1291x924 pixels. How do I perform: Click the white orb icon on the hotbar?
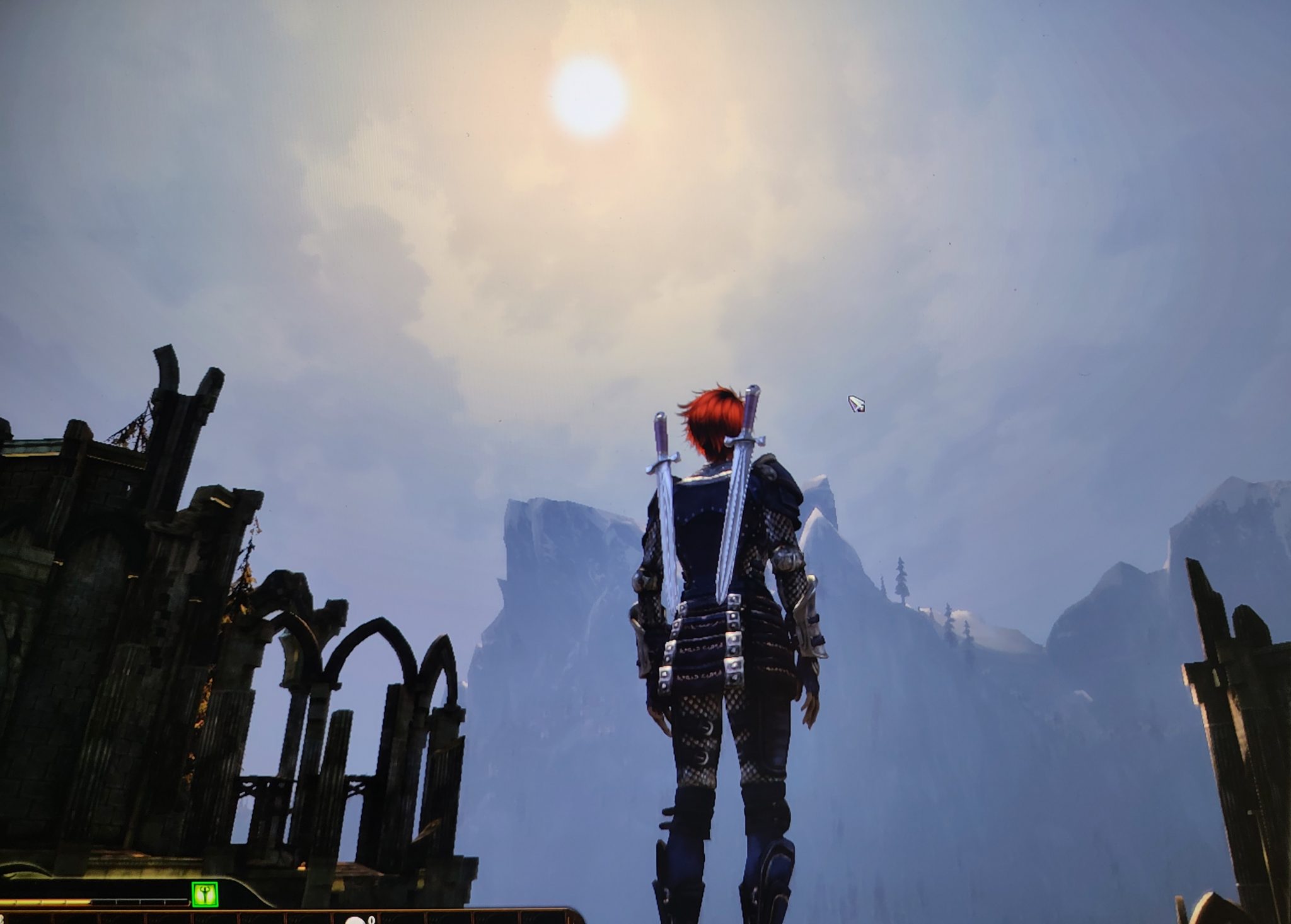(x=356, y=920)
